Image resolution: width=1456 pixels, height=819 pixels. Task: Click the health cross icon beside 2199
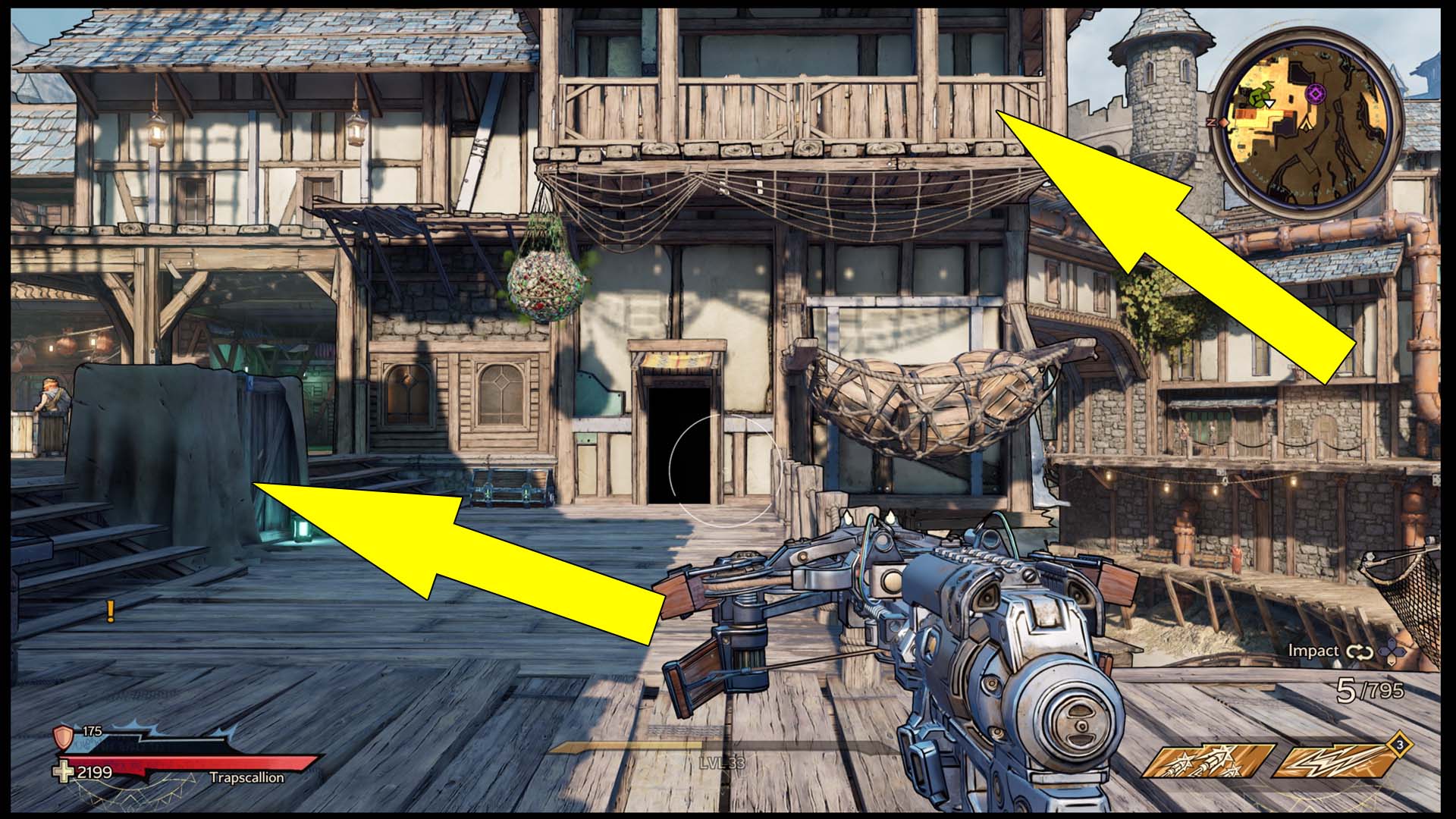64,772
